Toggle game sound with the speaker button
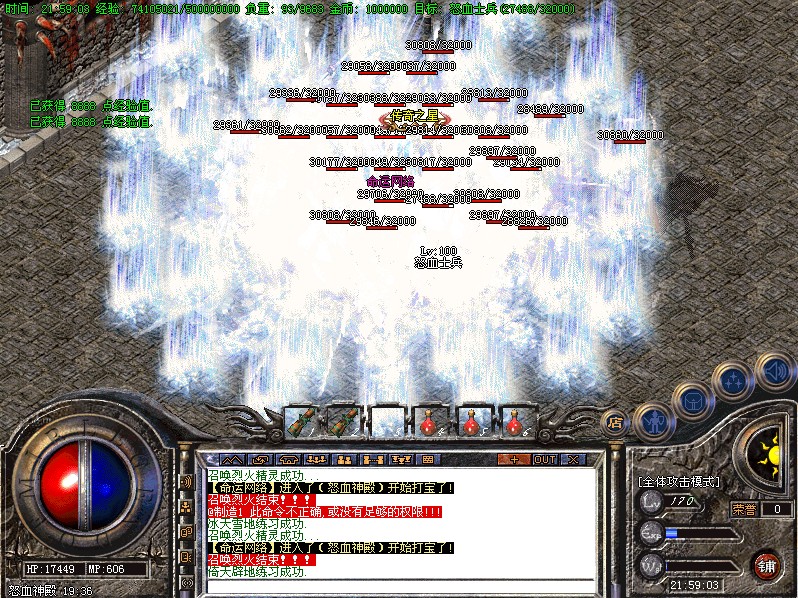Viewport: 798px width, 598px height. tap(773, 368)
